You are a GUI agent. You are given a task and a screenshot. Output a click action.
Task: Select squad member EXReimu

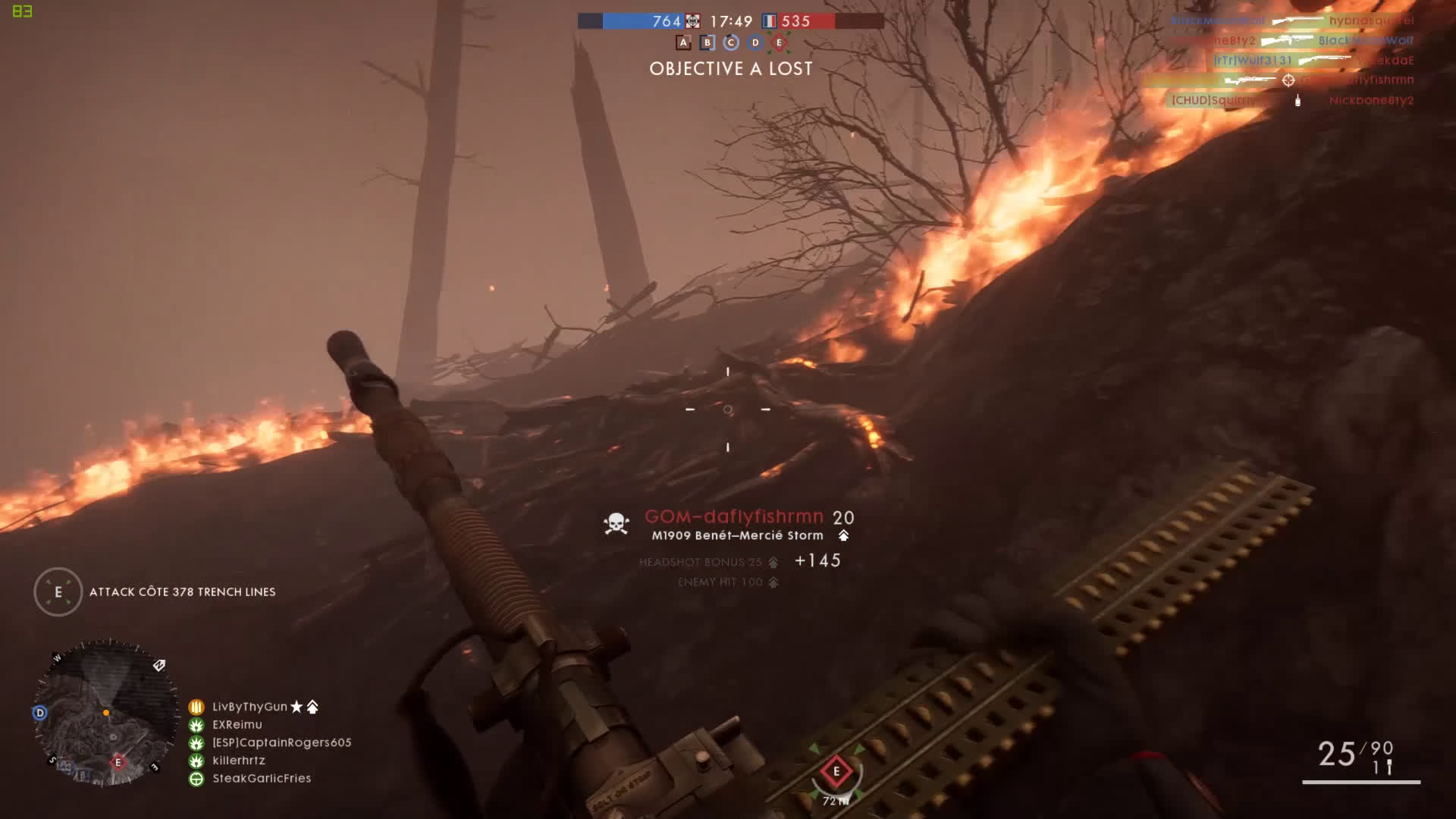point(237,724)
